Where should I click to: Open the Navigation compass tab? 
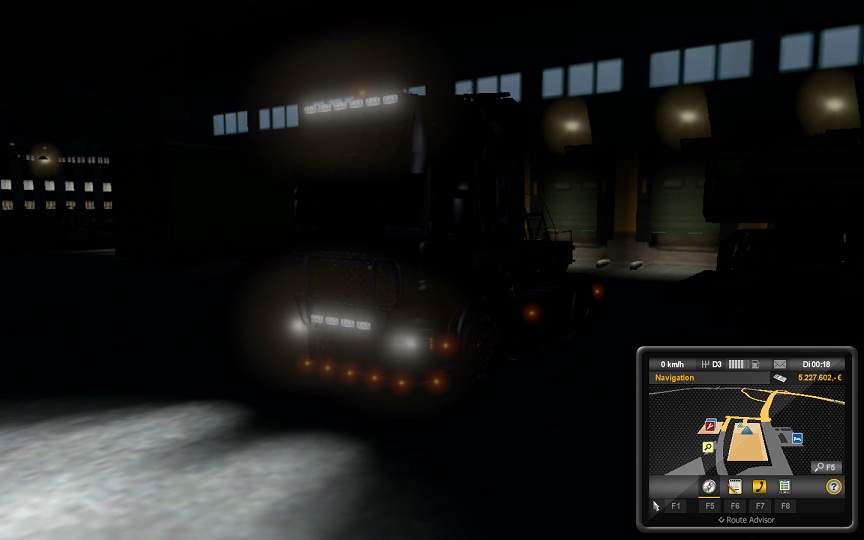(x=709, y=487)
